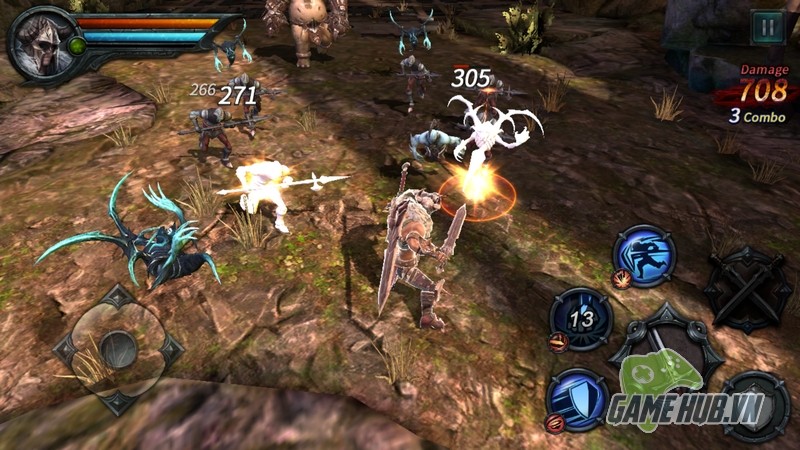This screenshot has height=450, width=800.
Task: Trigger the blue shield bash skill
Action: pyautogui.click(x=578, y=398)
